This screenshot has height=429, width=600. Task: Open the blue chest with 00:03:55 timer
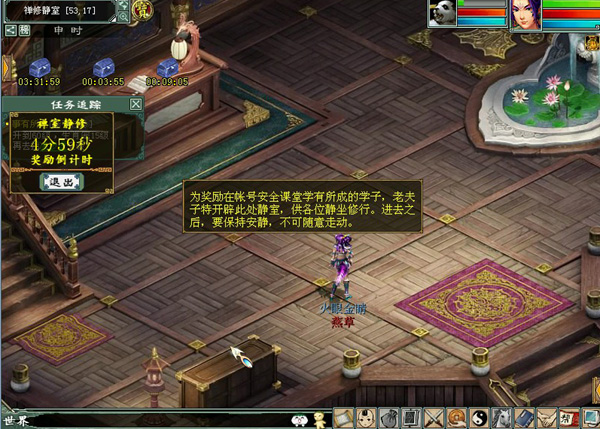pyautogui.click(x=102, y=68)
